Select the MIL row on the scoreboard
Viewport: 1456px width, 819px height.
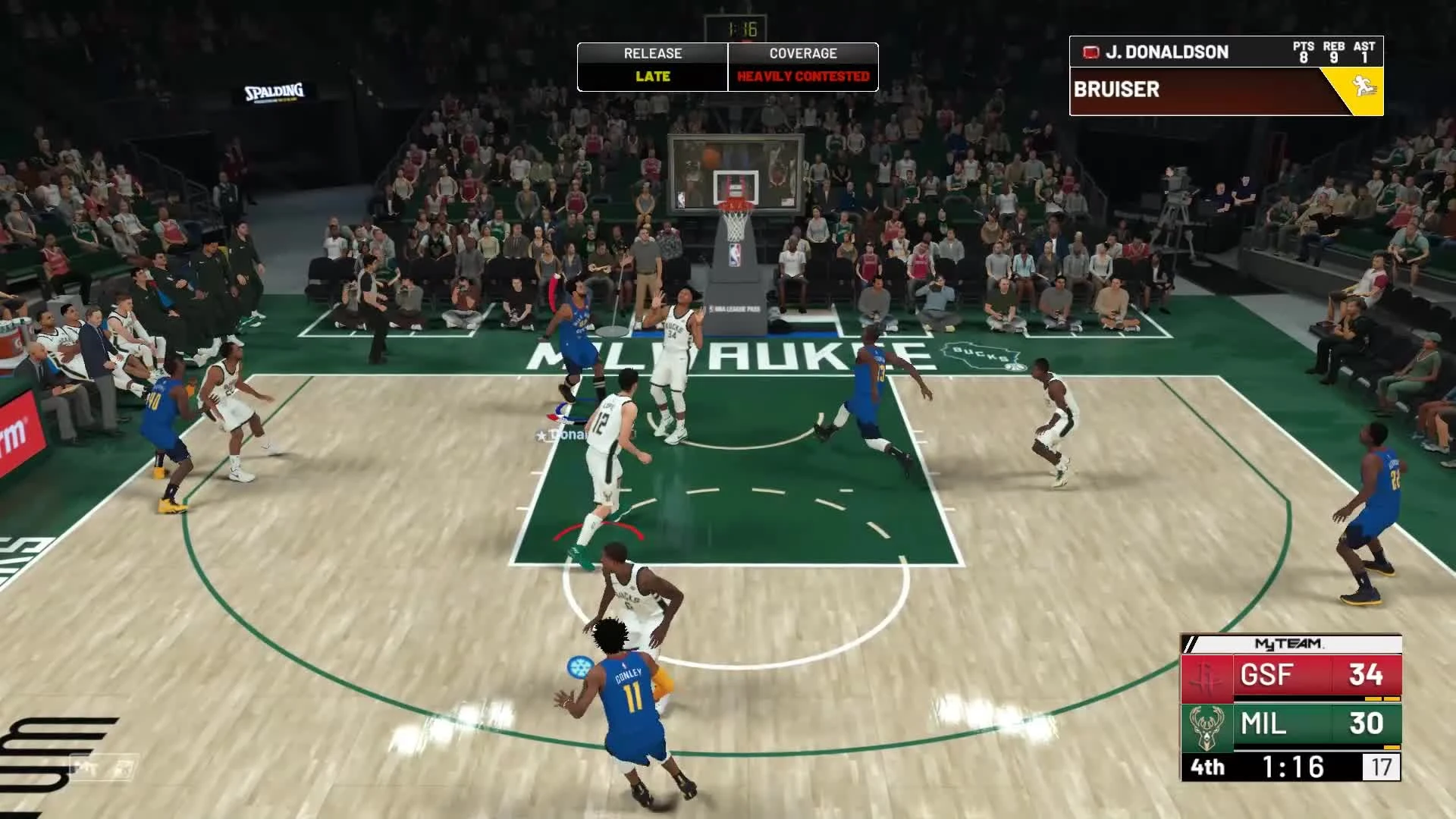click(1289, 726)
